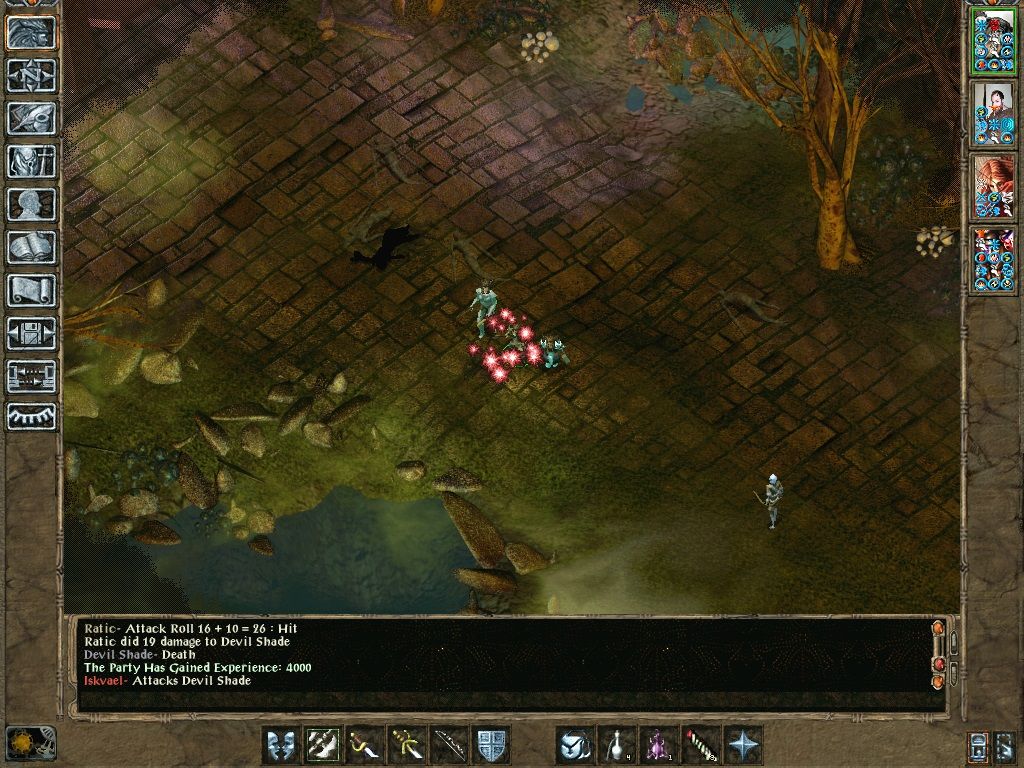1024x768 pixels.
Task: Use the white potion flask quick item
Action: 617,745
